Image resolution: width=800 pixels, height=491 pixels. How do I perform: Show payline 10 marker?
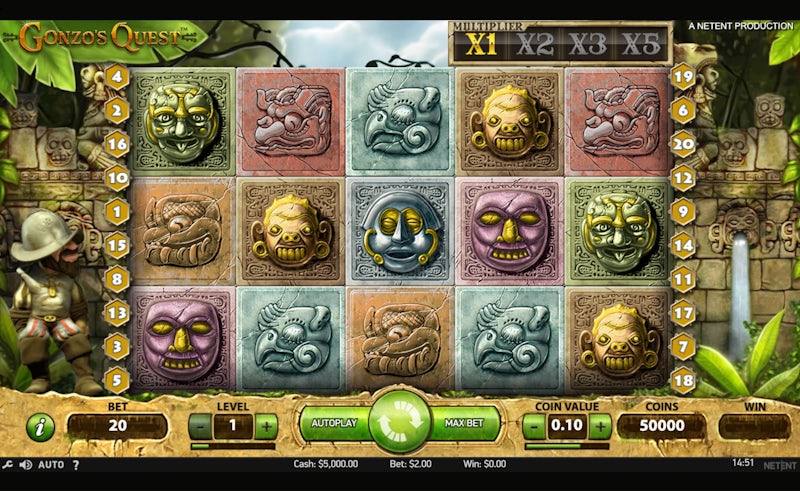tap(117, 178)
